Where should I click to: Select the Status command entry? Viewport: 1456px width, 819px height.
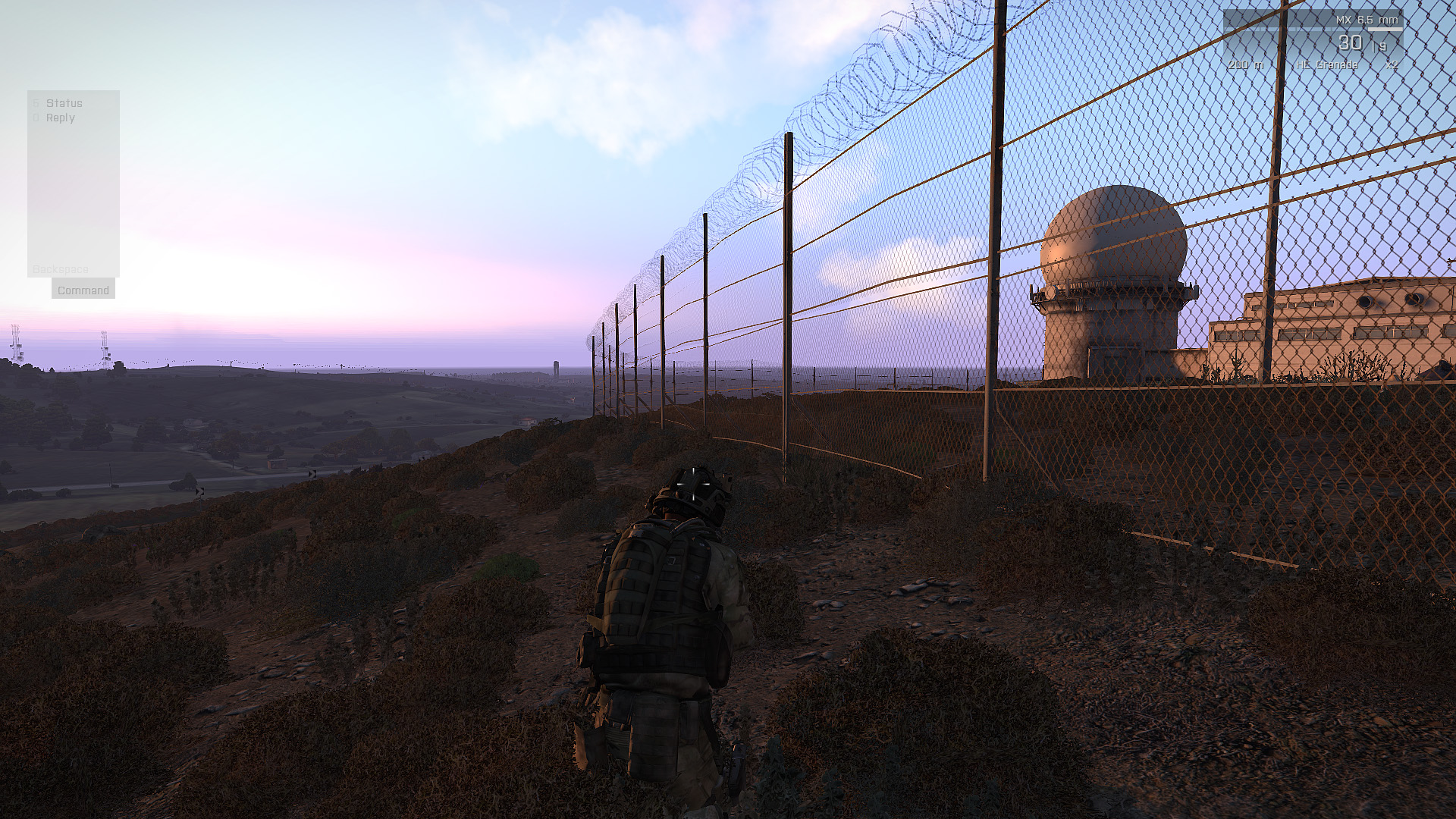64,103
